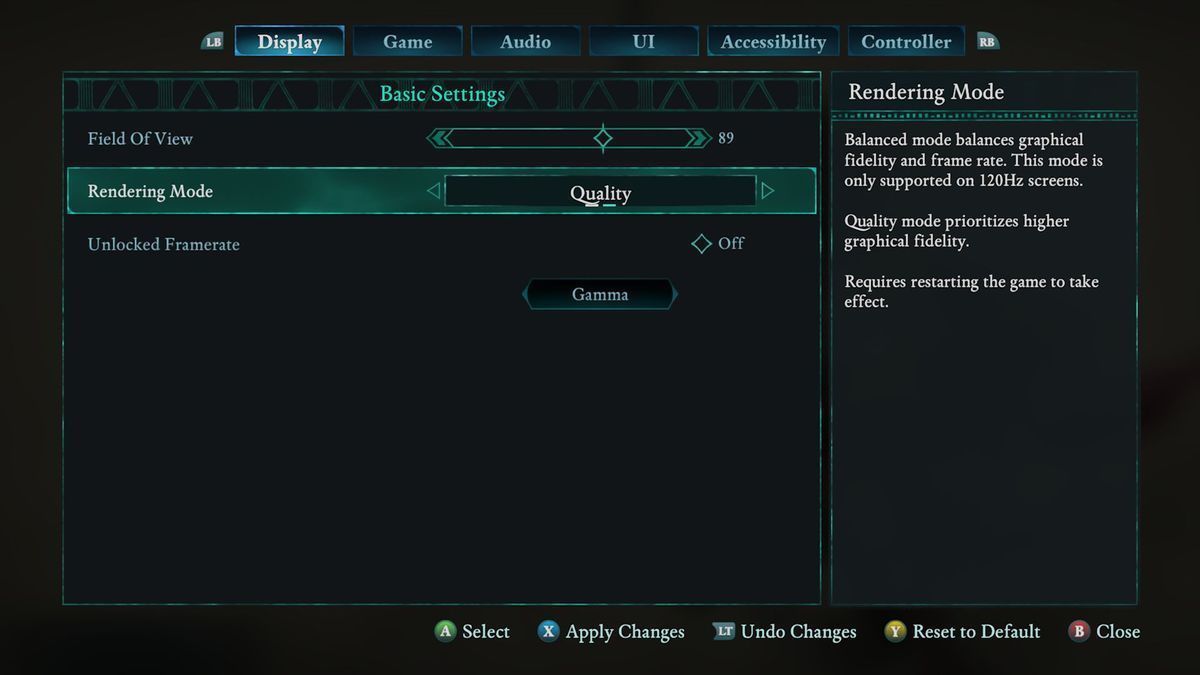
Task: Click the right arrow of Rendering Mode
Action: coord(768,191)
